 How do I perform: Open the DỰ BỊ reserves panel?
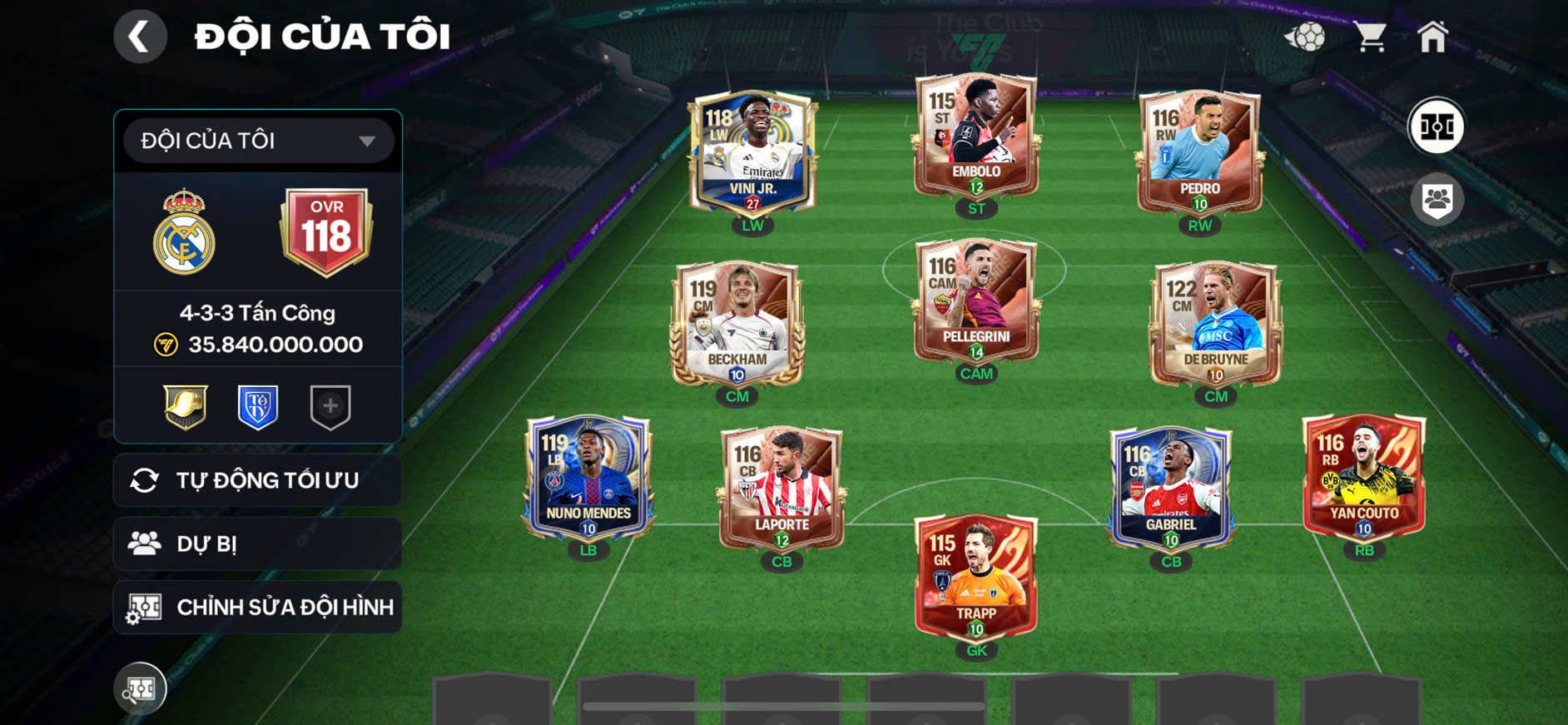pos(256,544)
